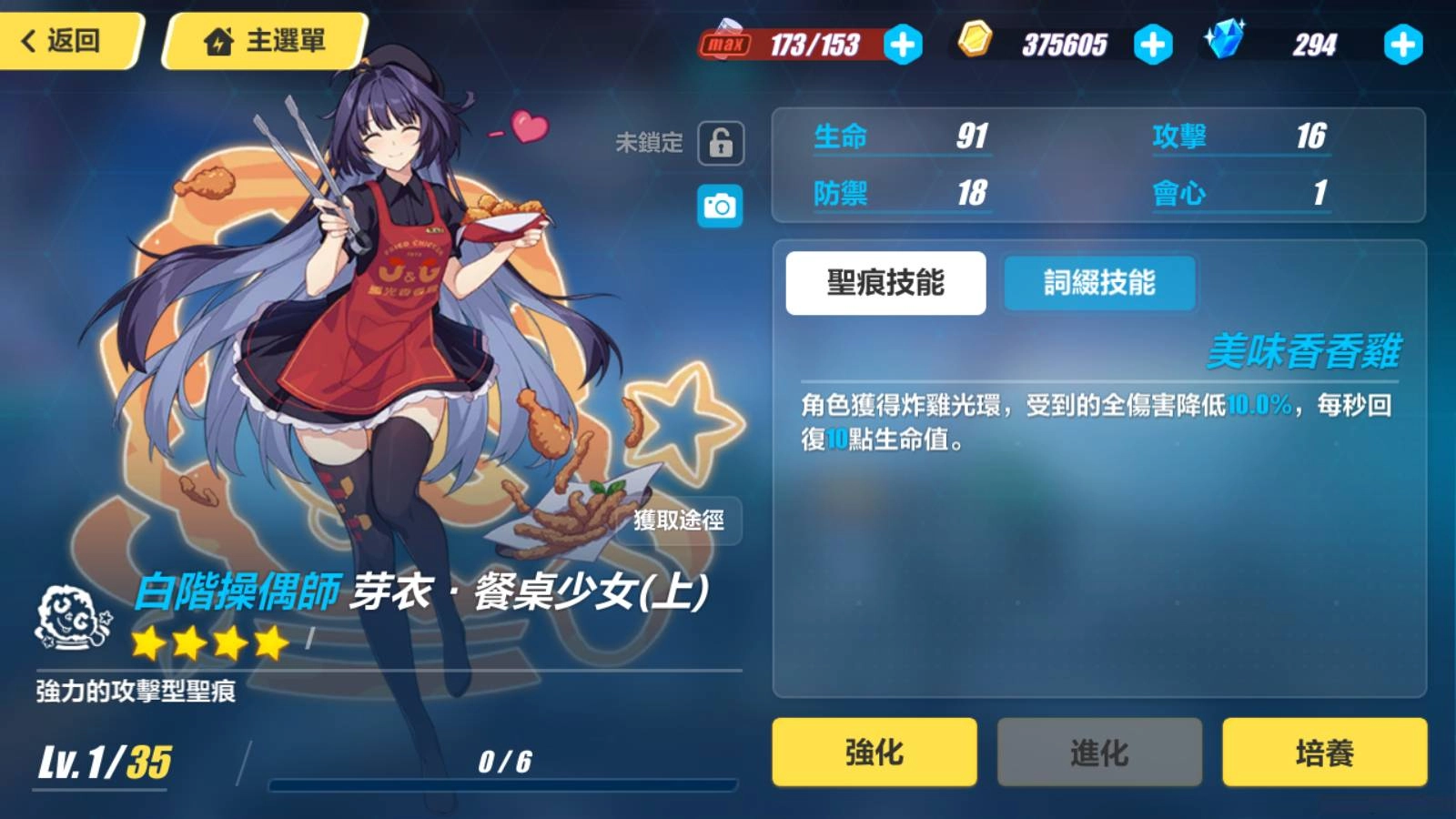Select the 聖痕技能 tab
This screenshot has height=819, width=1456.
885,283
